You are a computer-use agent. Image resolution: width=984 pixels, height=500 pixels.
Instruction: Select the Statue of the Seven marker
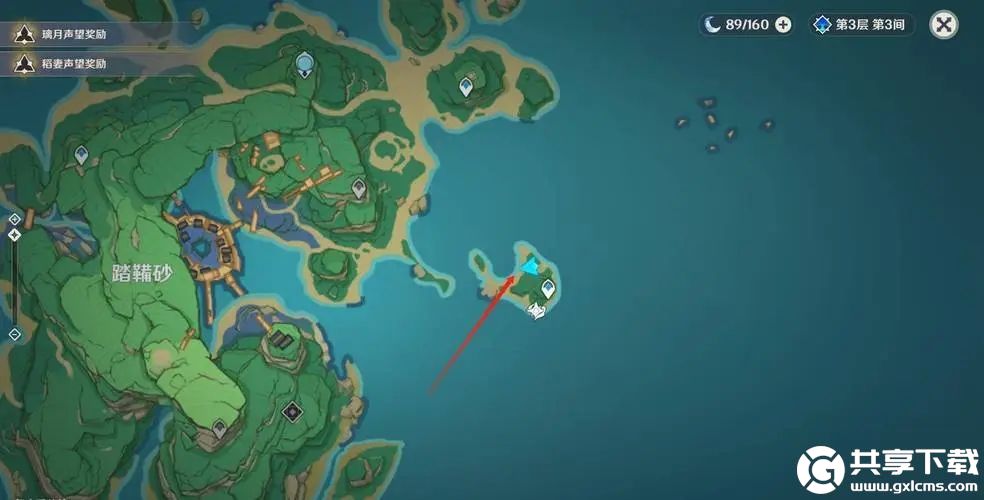[305, 66]
